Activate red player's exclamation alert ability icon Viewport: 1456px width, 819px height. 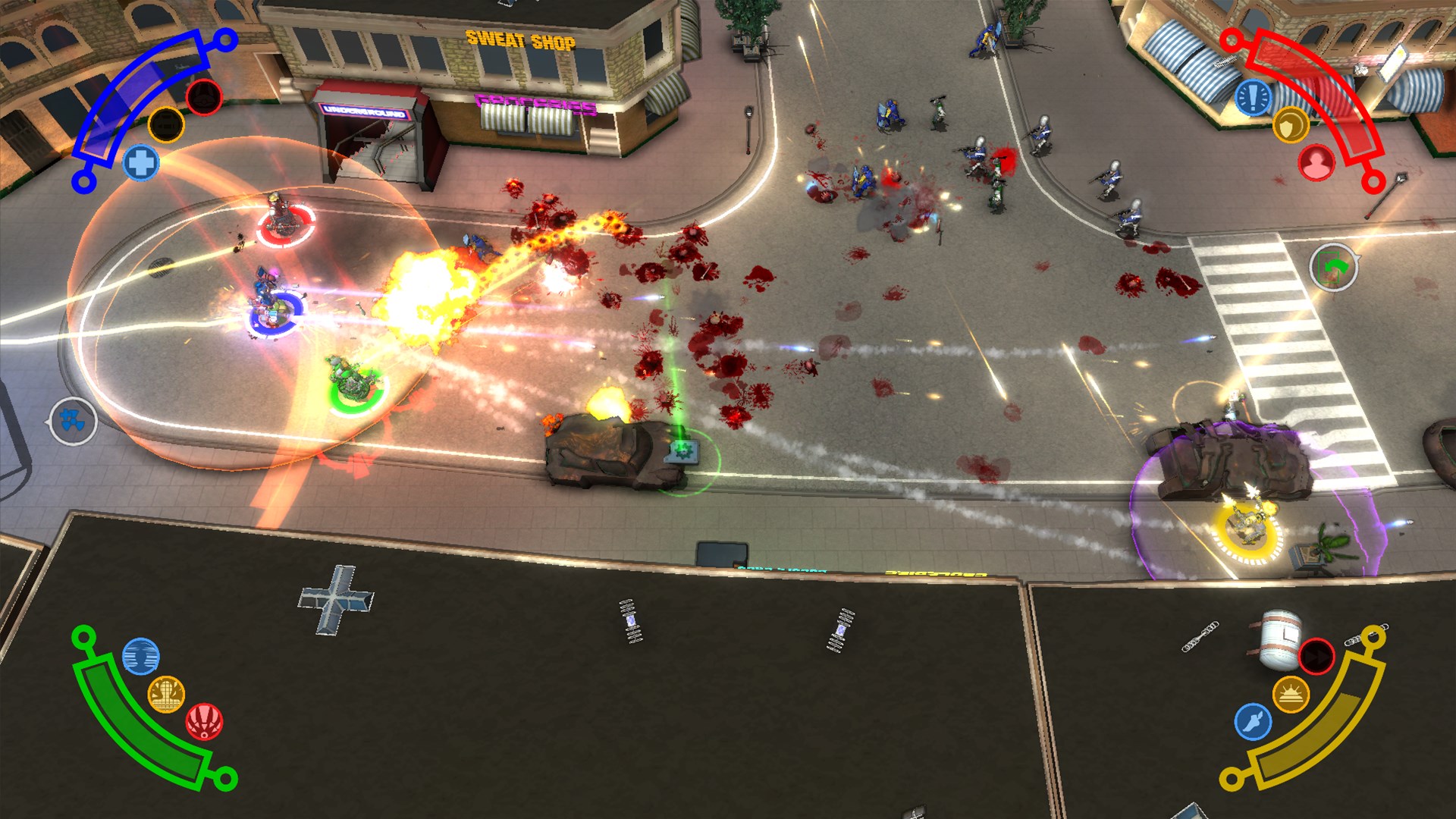coord(1252,96)
